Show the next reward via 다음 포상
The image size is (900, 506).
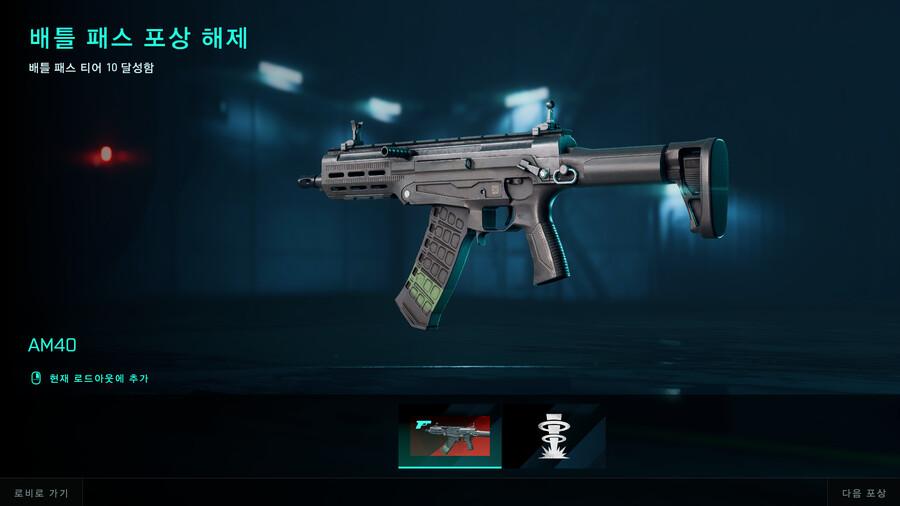coord(864,493)
